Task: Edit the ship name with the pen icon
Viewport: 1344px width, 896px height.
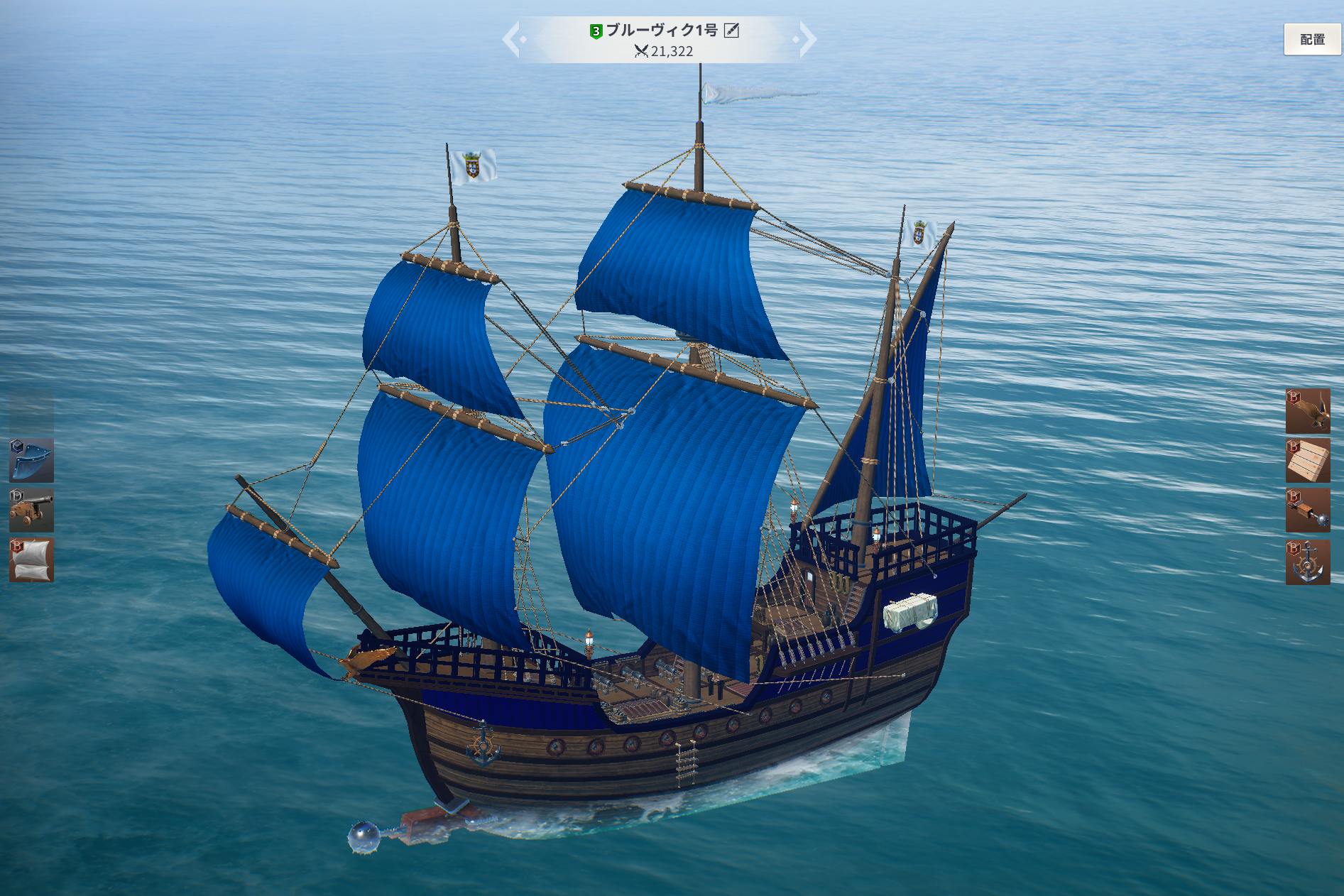Action: pos(731,31)
